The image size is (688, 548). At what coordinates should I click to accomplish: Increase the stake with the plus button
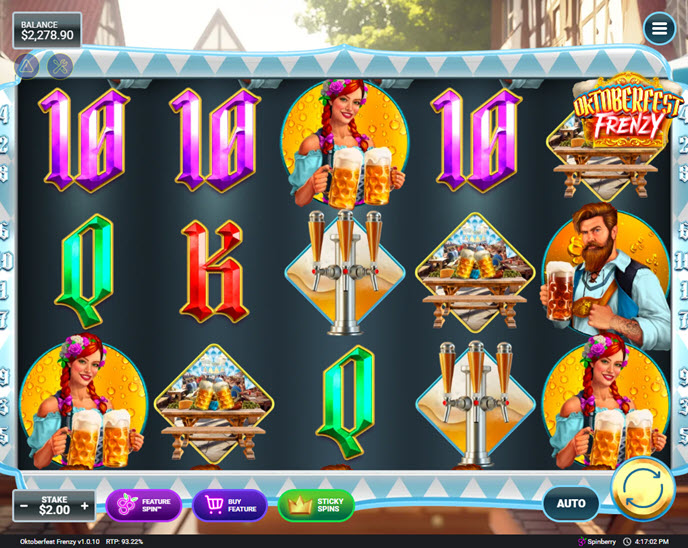[x=85, y=506]
